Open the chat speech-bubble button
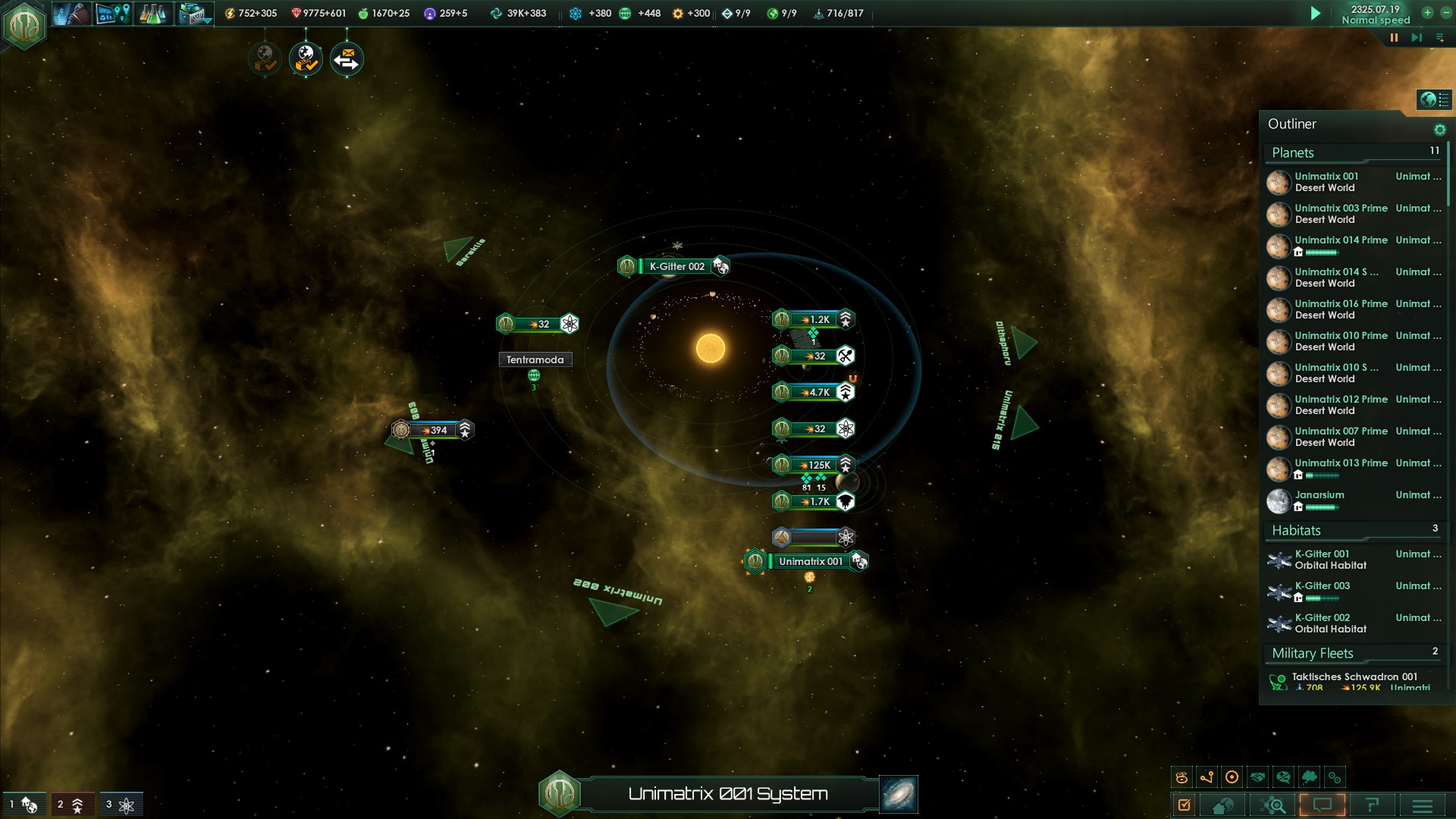The width and height of the screenshot is (1456, 819). point(1322,805)
